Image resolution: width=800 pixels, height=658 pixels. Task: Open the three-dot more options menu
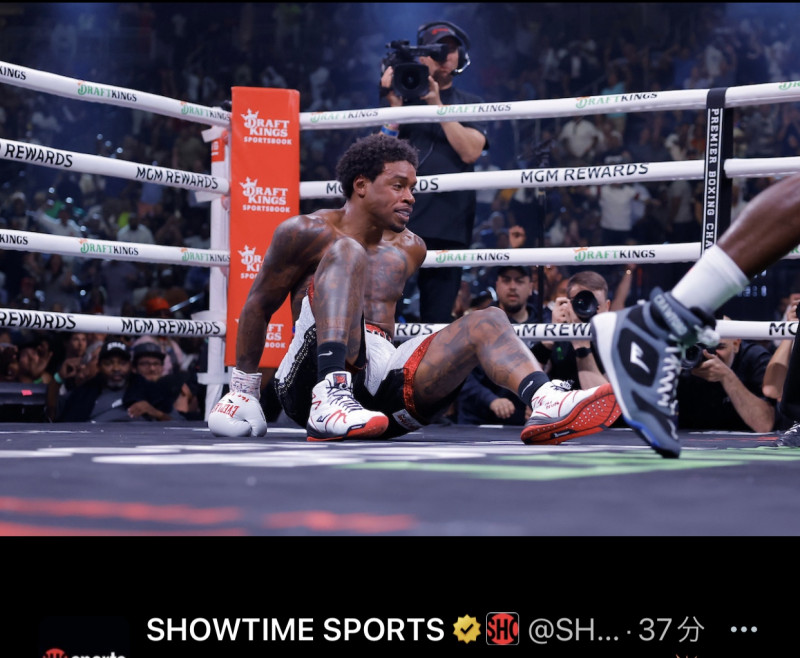pos(743,629)
